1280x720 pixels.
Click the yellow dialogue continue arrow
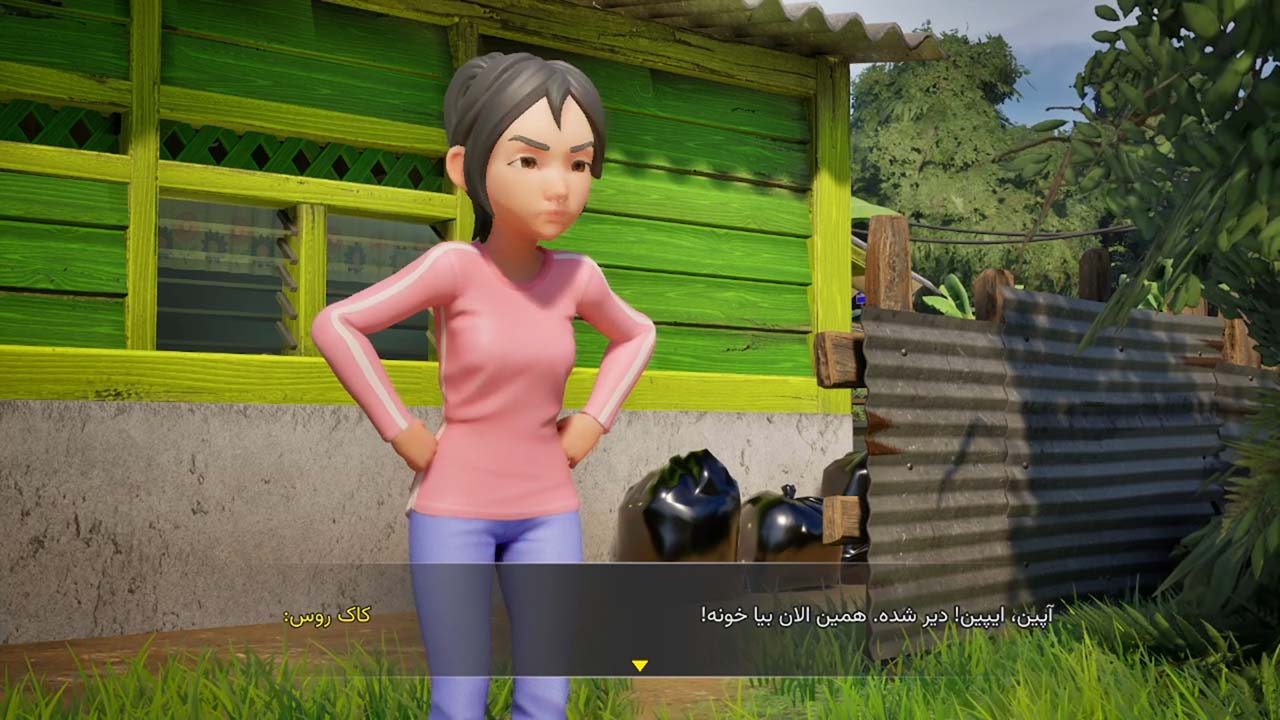click(640, 665)
